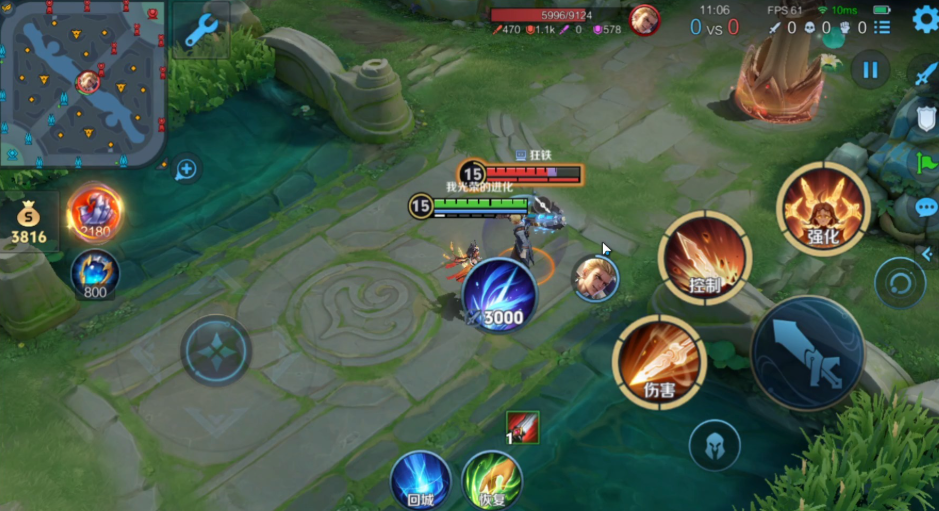This screenshot has width=939, height=511.
Task: Hit the large sword basic attack button
Action: pyautogui.click(x=807, y=353)
